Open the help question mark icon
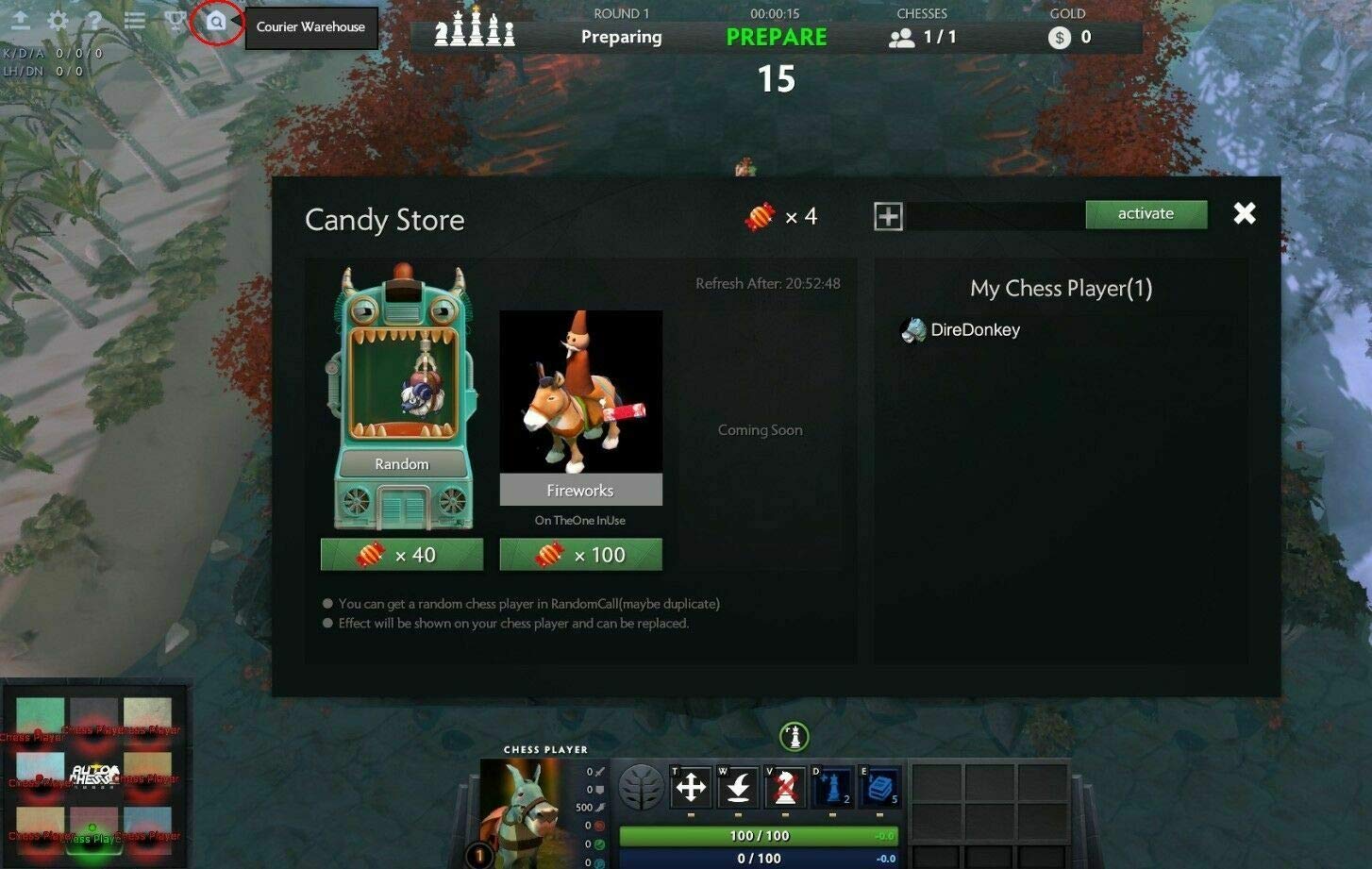This screenshot has height=869, width=1372. pos(95,21)
